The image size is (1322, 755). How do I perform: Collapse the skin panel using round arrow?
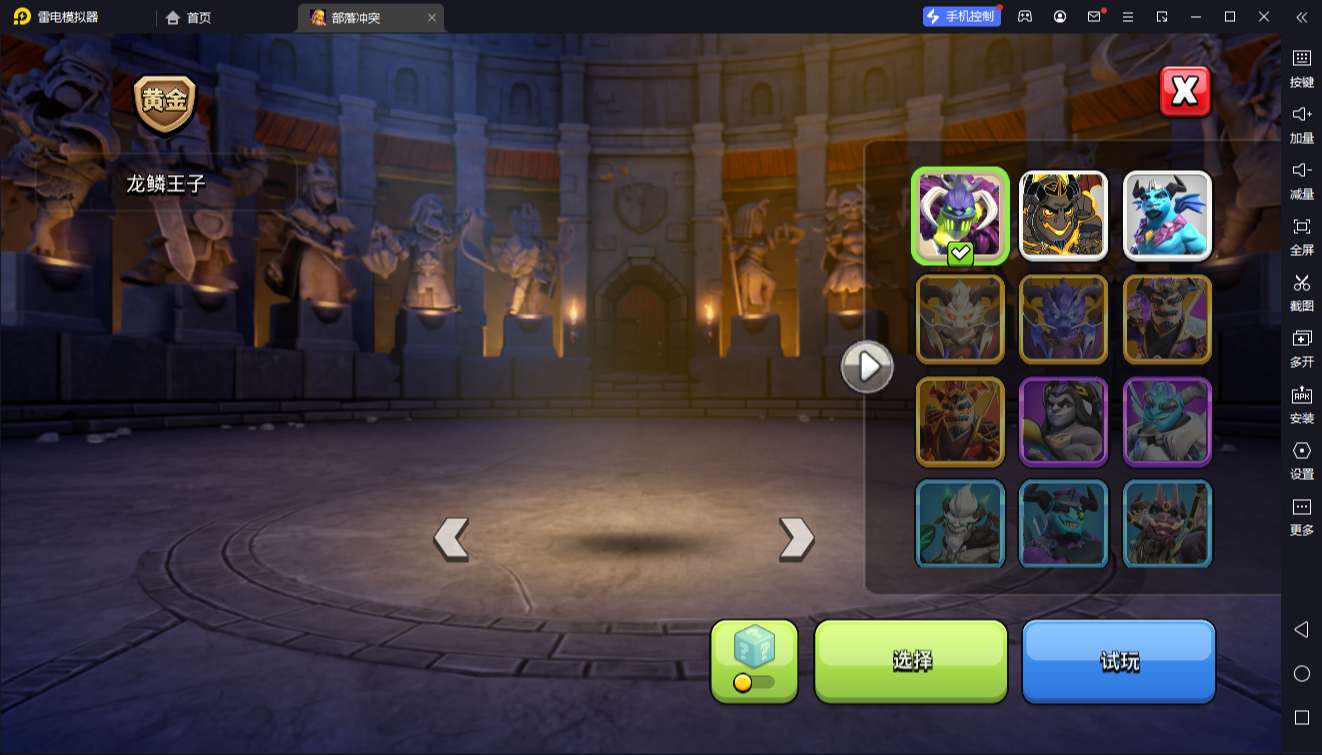tap(867, 367)
